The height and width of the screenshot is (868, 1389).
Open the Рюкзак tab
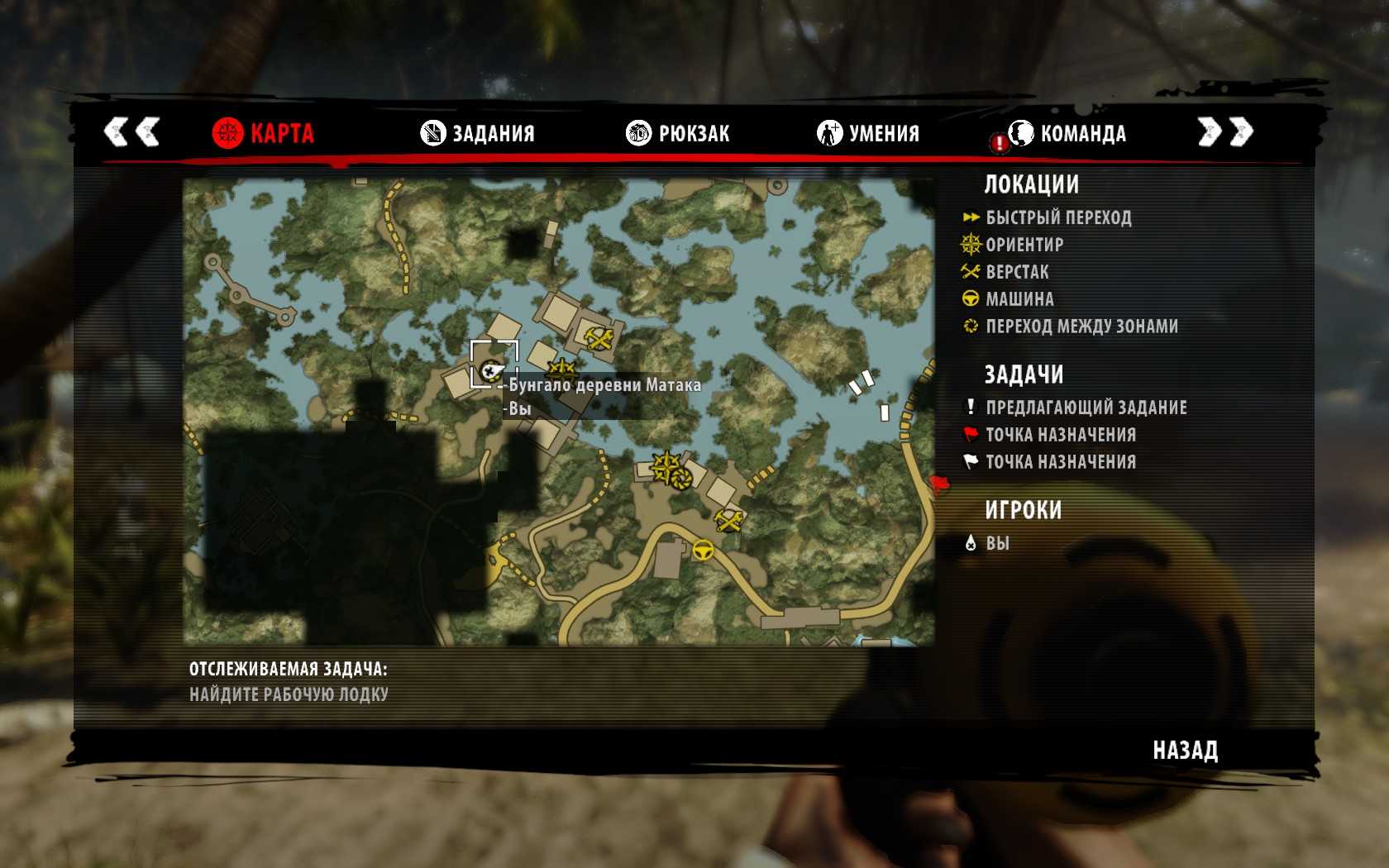pos(678,133)
